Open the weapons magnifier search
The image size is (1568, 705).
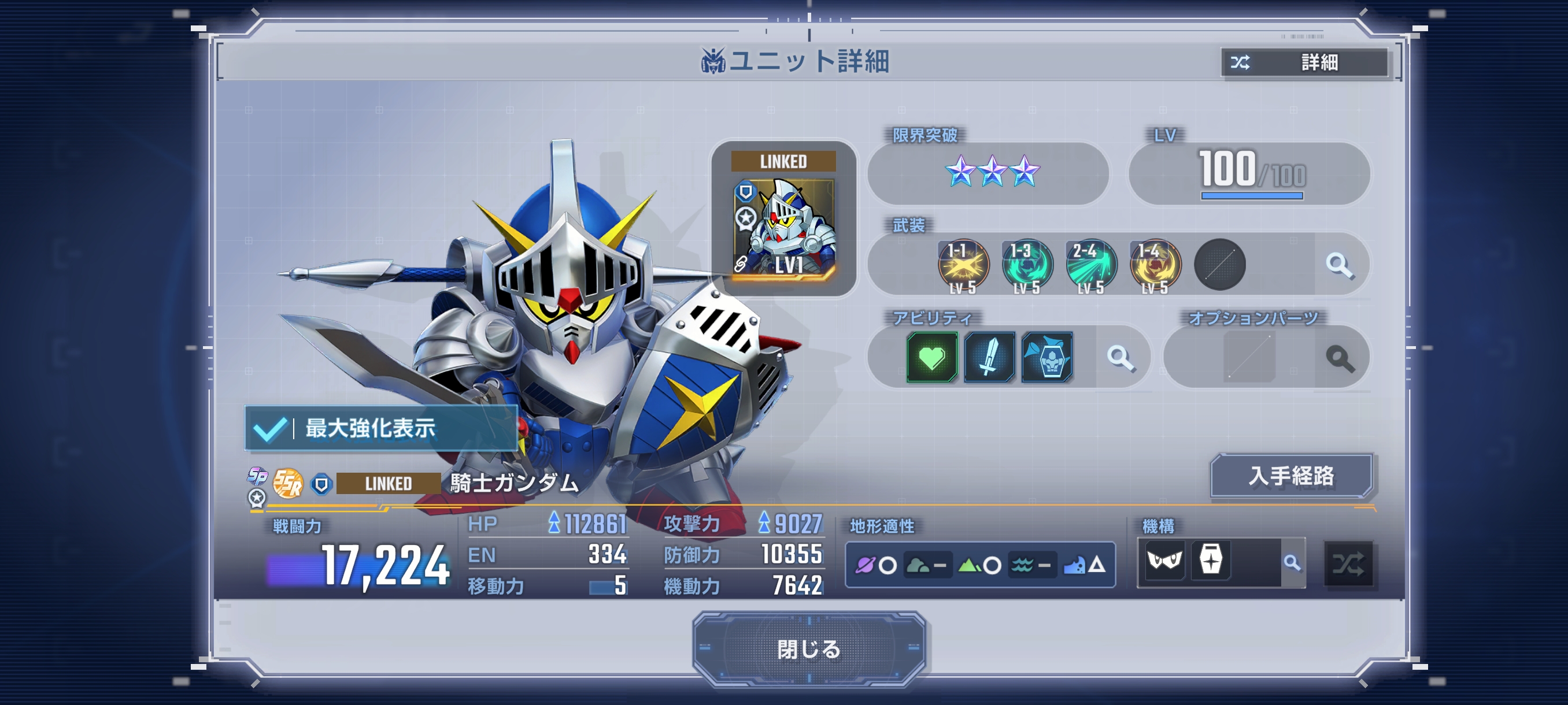click(x=1339, y=265)
